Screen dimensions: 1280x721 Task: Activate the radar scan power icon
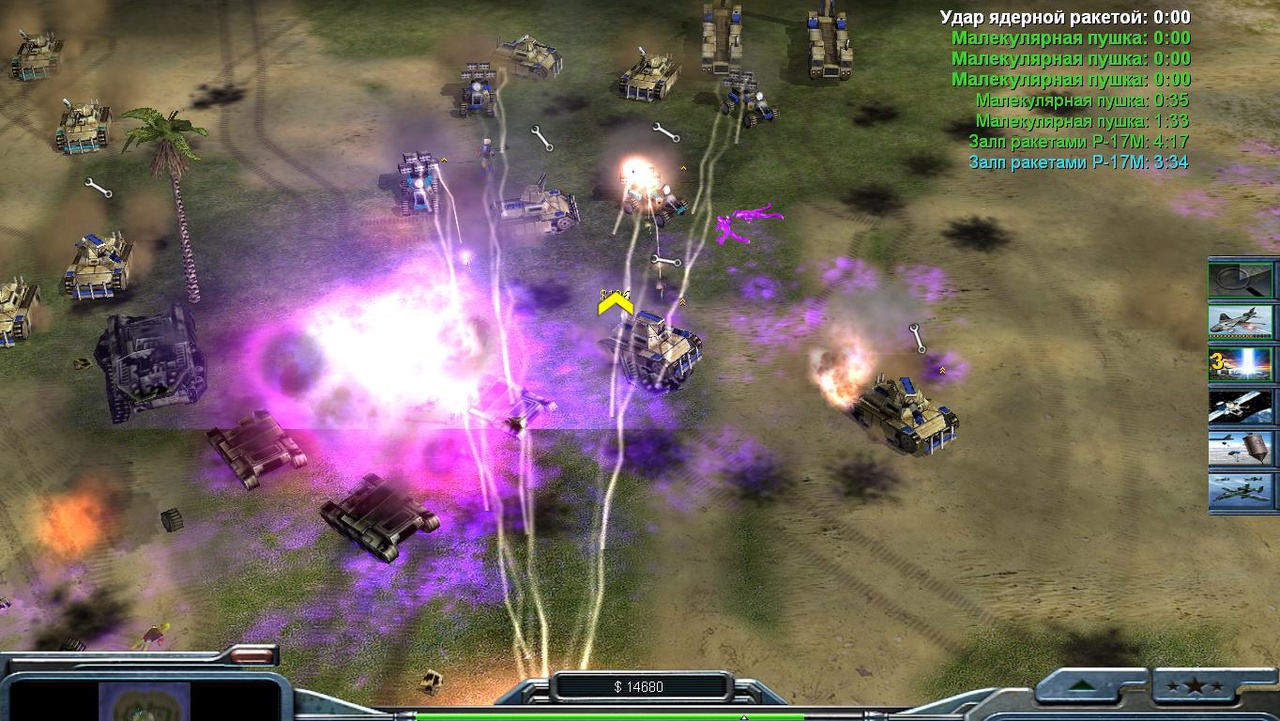pos(1241,279)
